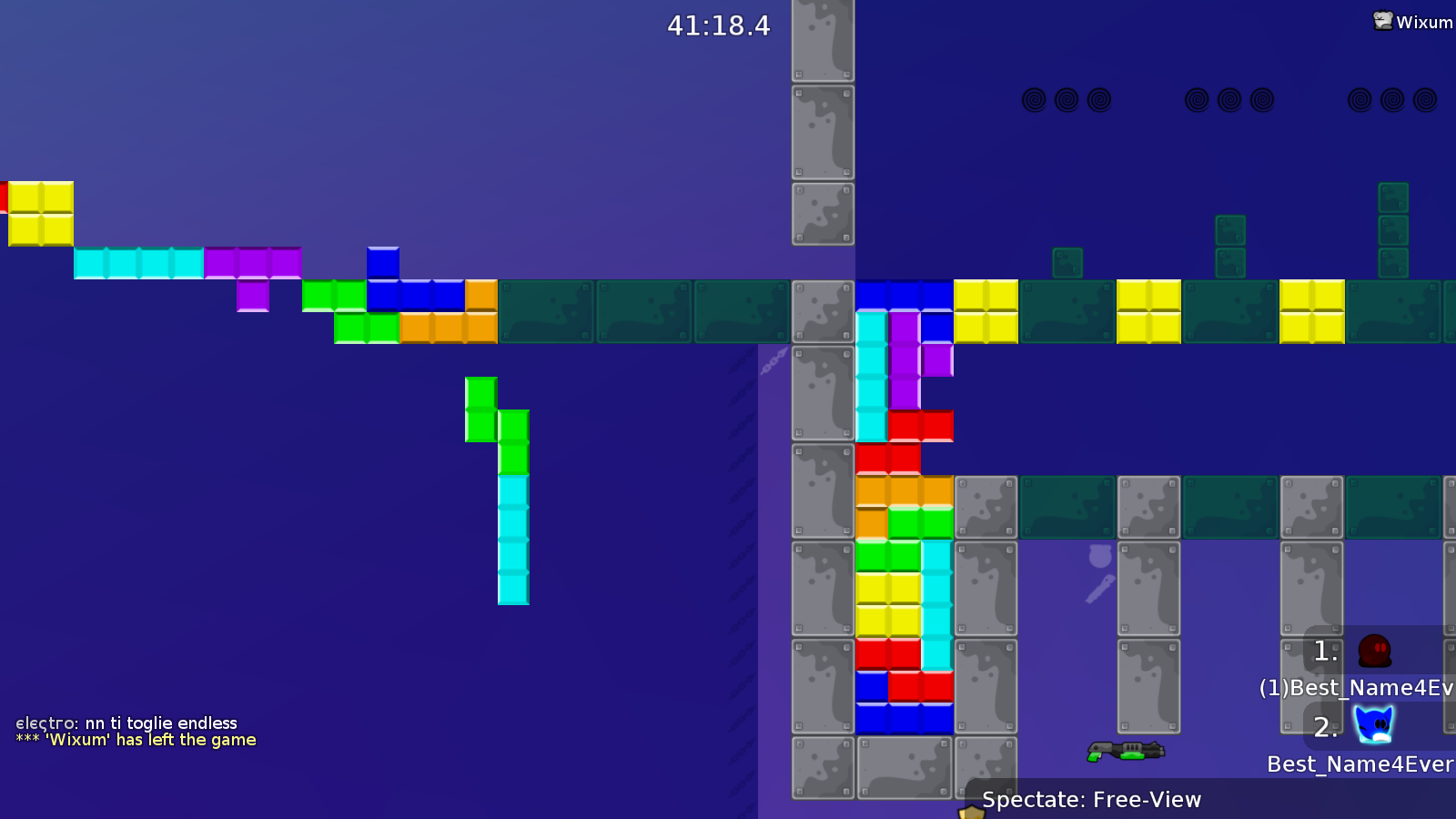The image size is (1456, 819).
Task: Select the rightmost spiral marker at screen top
Action: [x=1424, y=100]
